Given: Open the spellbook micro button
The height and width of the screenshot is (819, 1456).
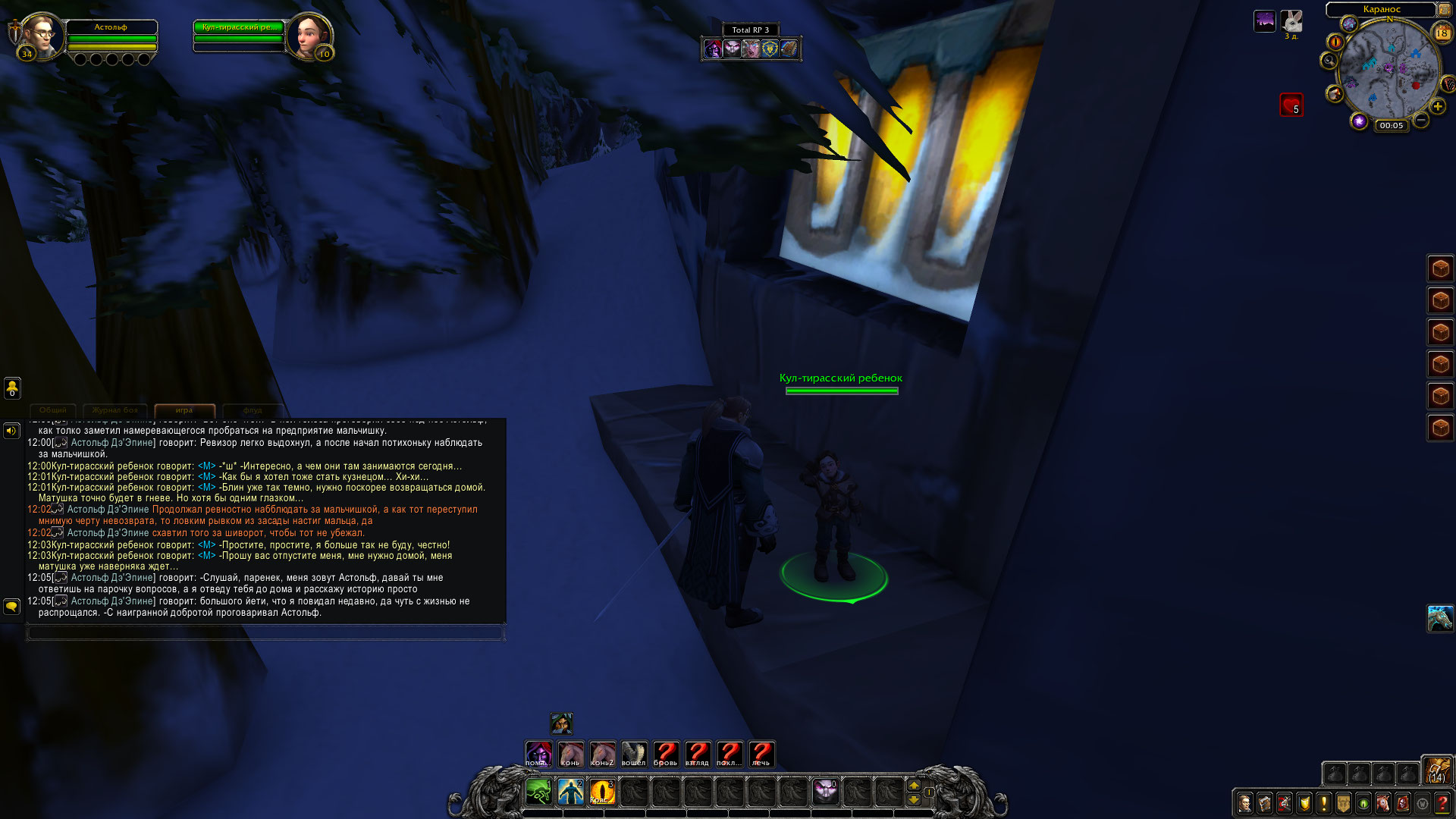Looking at the screenshot, I should coord(1264,803).
